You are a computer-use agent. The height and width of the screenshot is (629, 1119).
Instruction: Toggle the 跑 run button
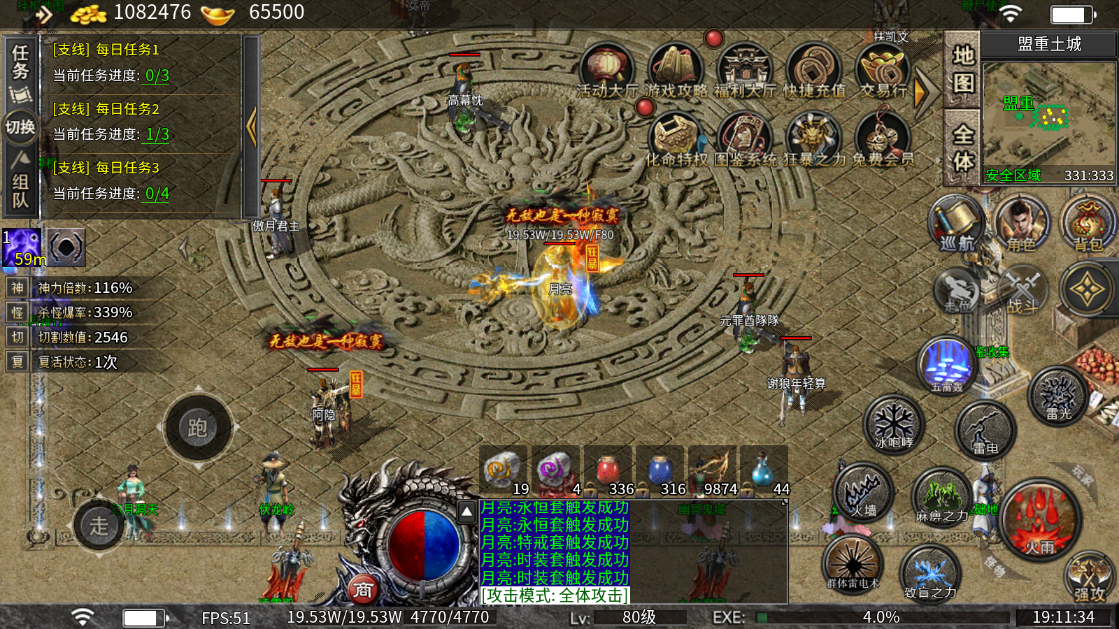(x=197, y=428)
